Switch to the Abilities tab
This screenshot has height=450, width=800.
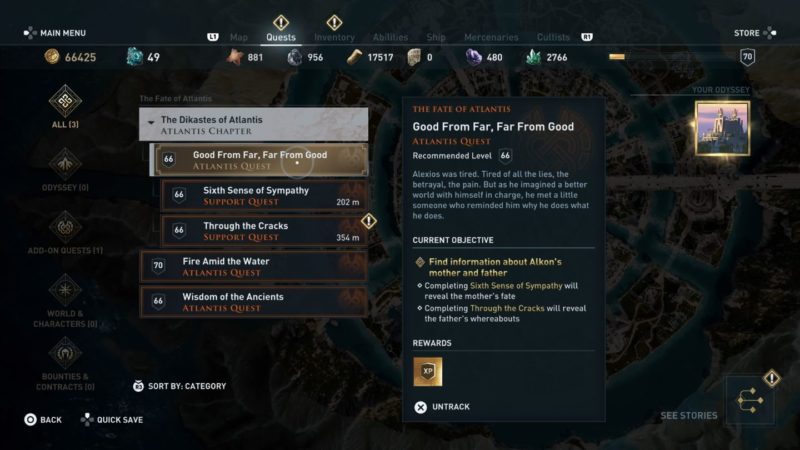click(x=390, y=37)
